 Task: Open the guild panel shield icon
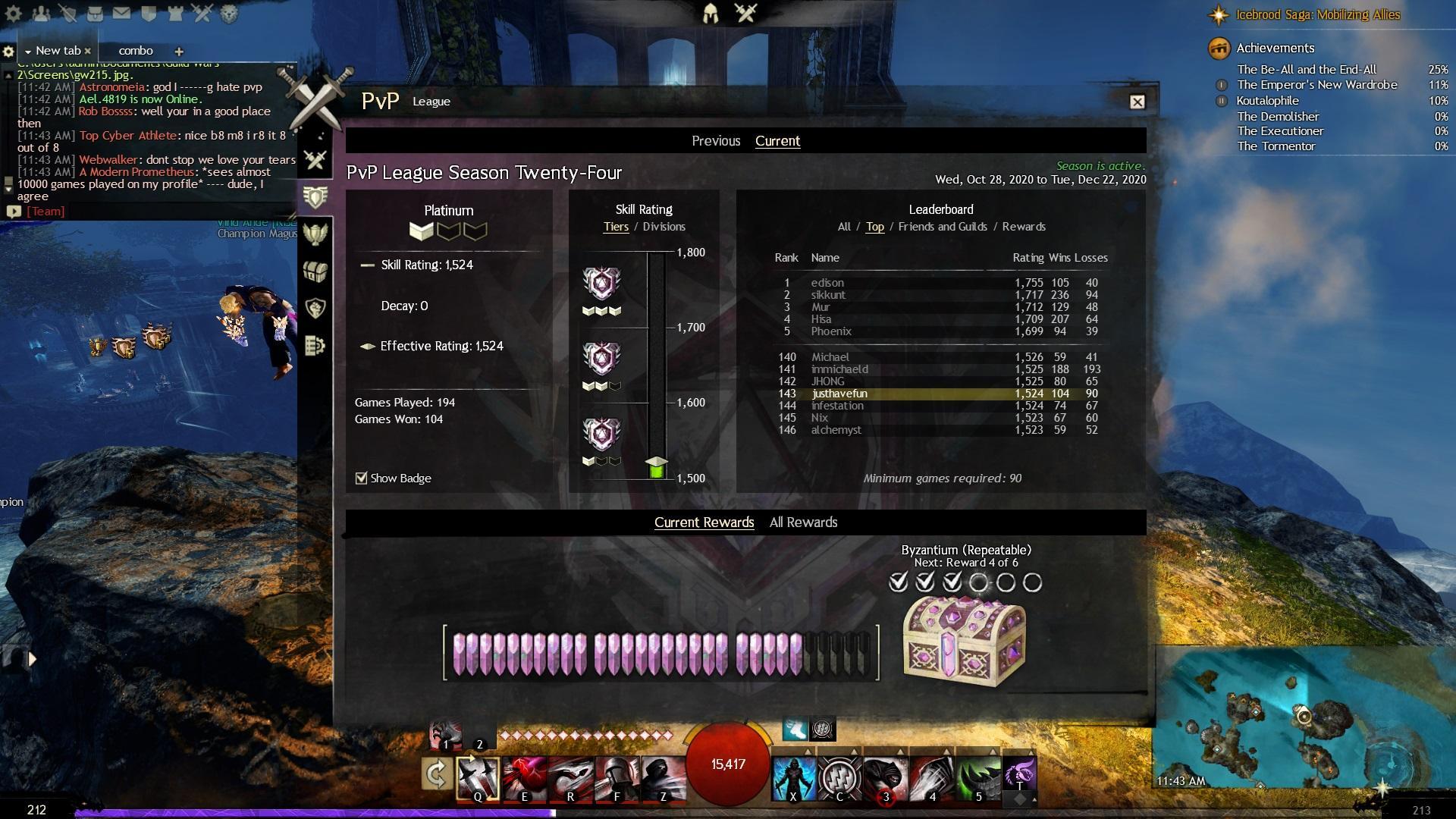click(148, 13)
